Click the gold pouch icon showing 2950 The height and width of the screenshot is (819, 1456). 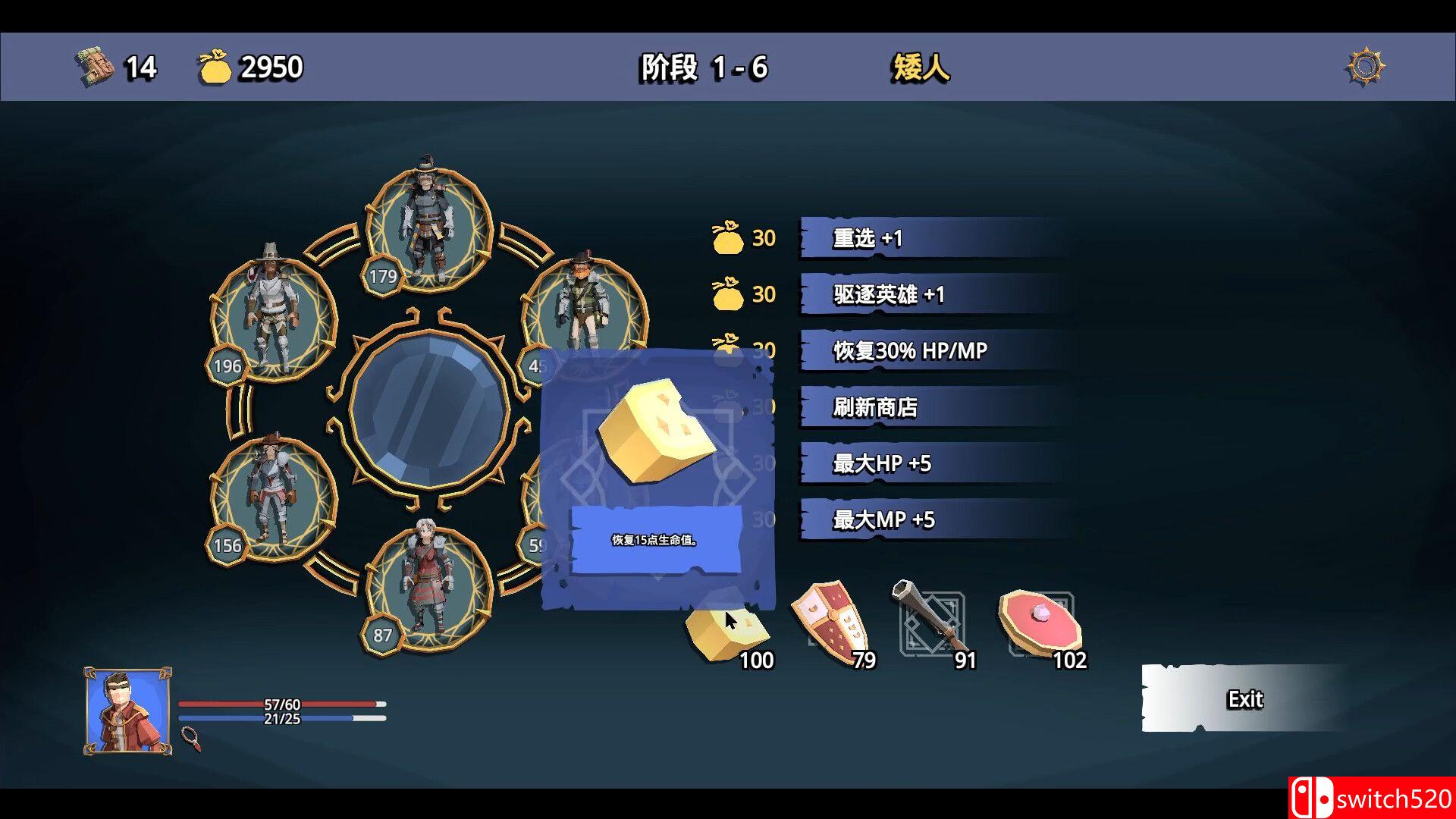coord(216,66)
